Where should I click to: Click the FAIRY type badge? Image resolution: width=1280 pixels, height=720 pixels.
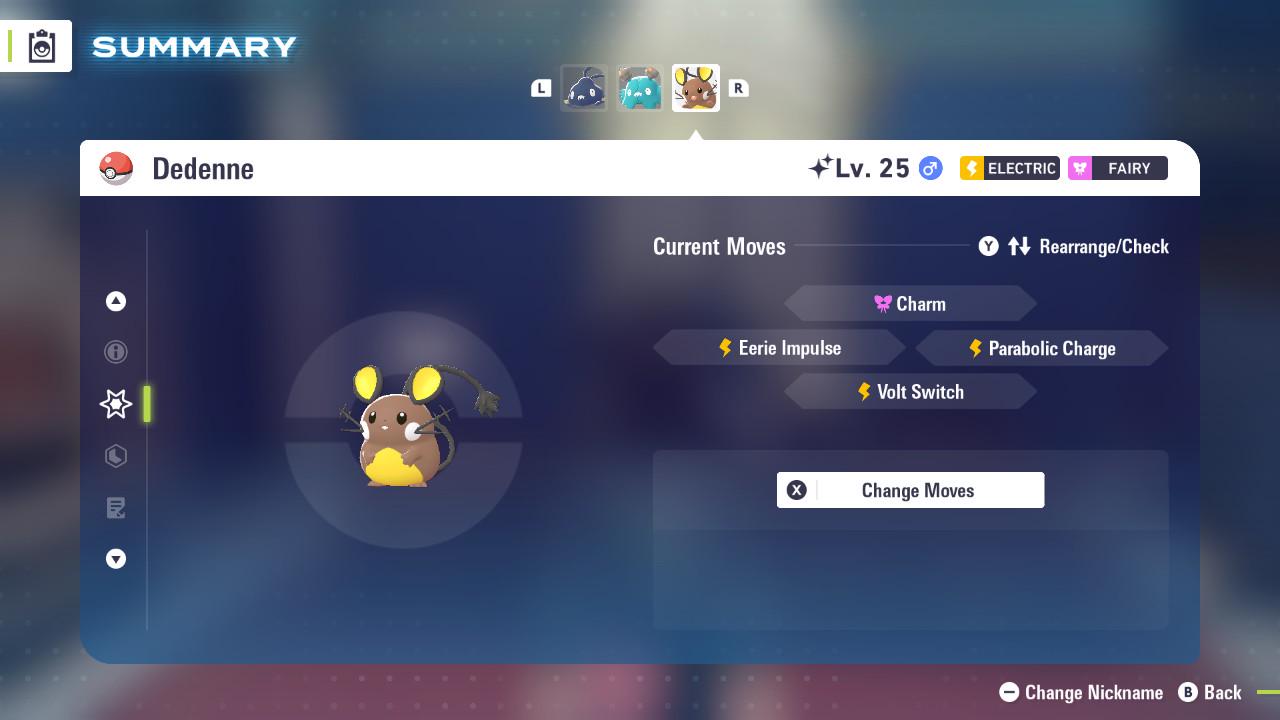click(1117, 168)
